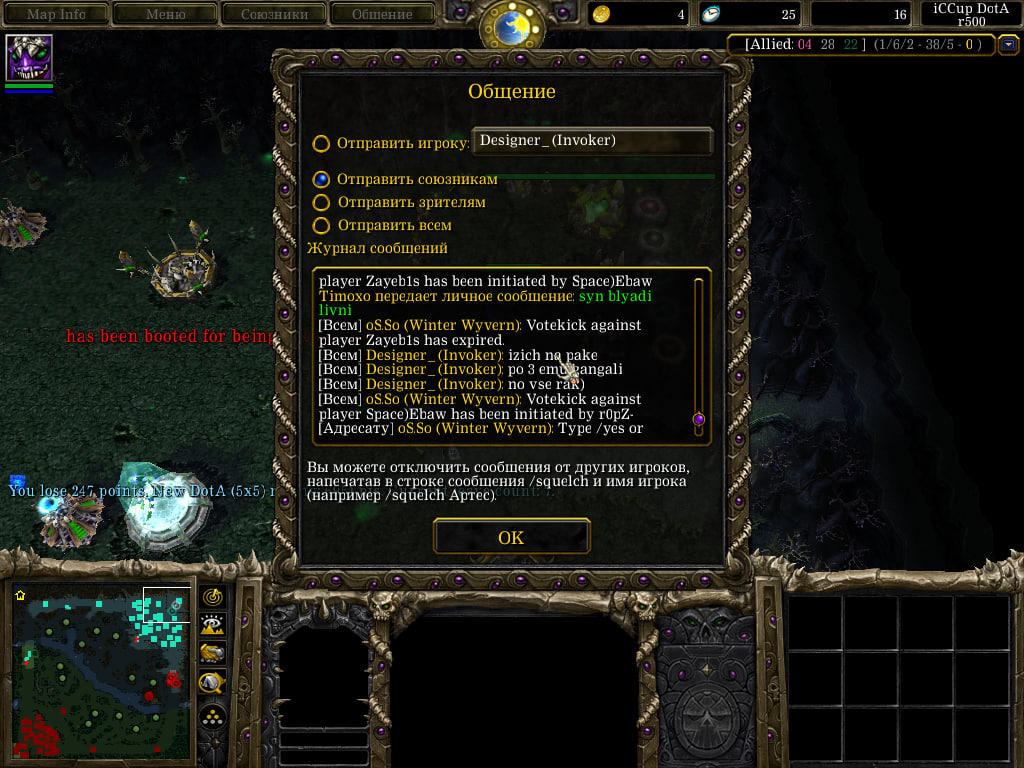Collapse the Allied scoreboard with arrow button
The height and width of the screenshot is (768, 1024).
[1008, 44]
